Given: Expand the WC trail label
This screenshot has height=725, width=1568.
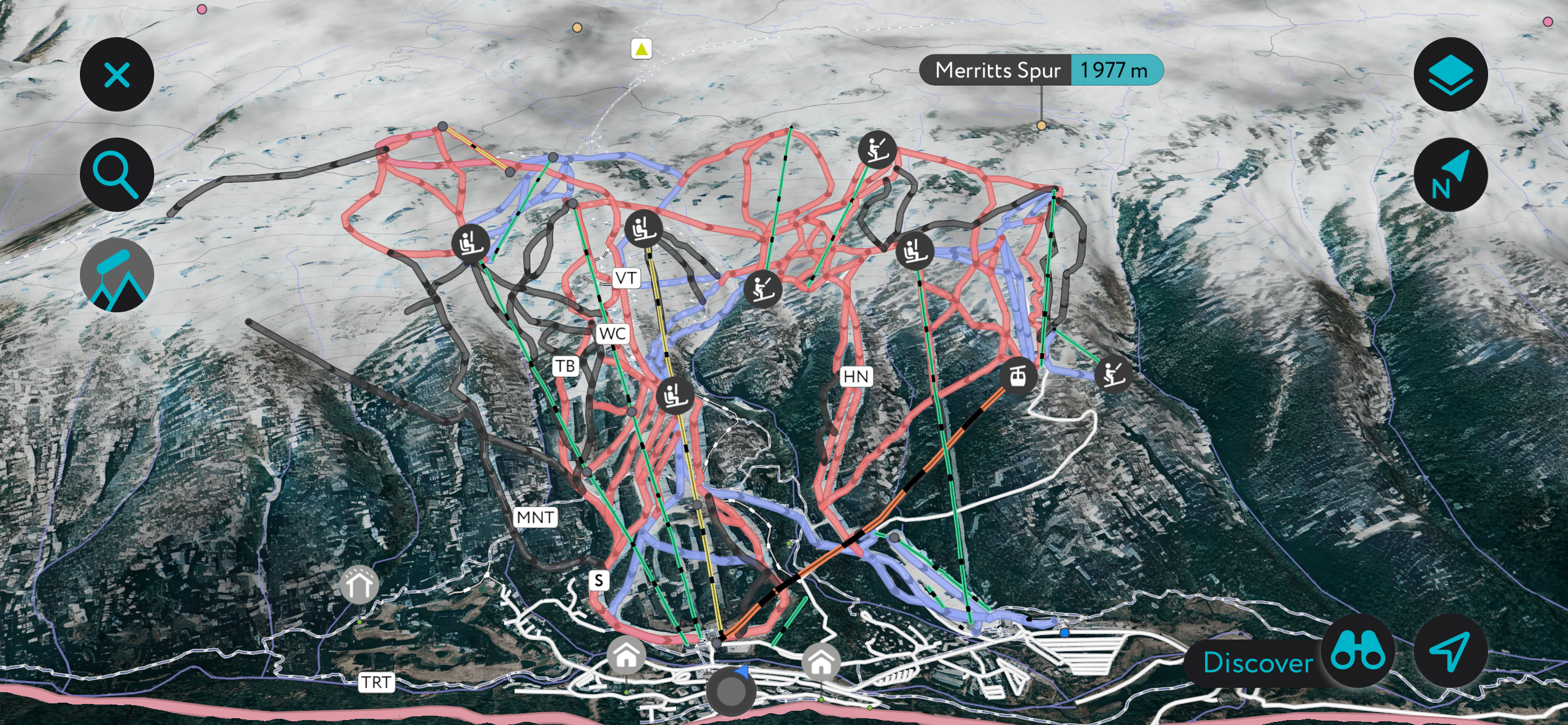Looking at the screenshot, I should [613, 334].
